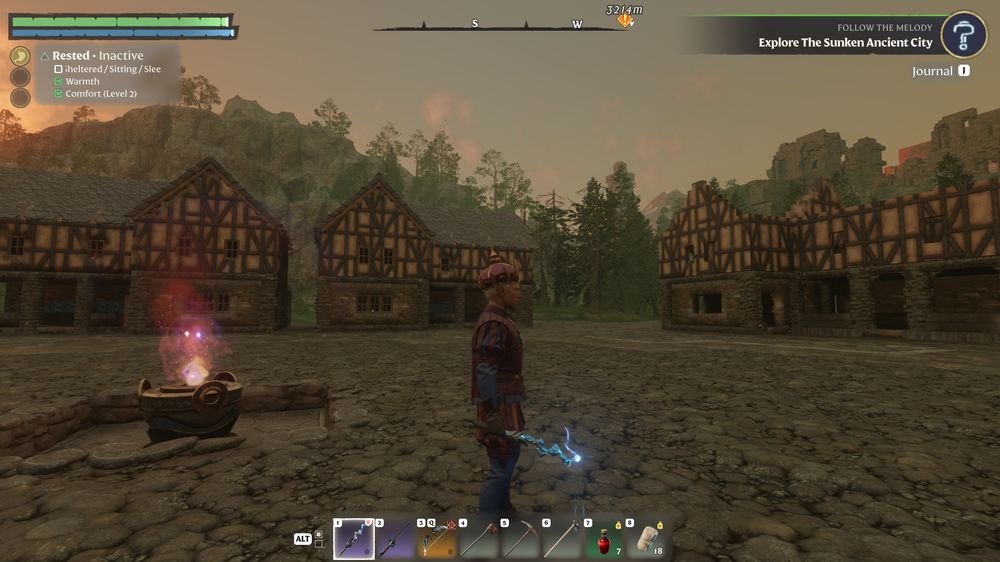Select the glowing staff in hotbar slot 1
Screen dimensions: 1000x562
point(353,539)
